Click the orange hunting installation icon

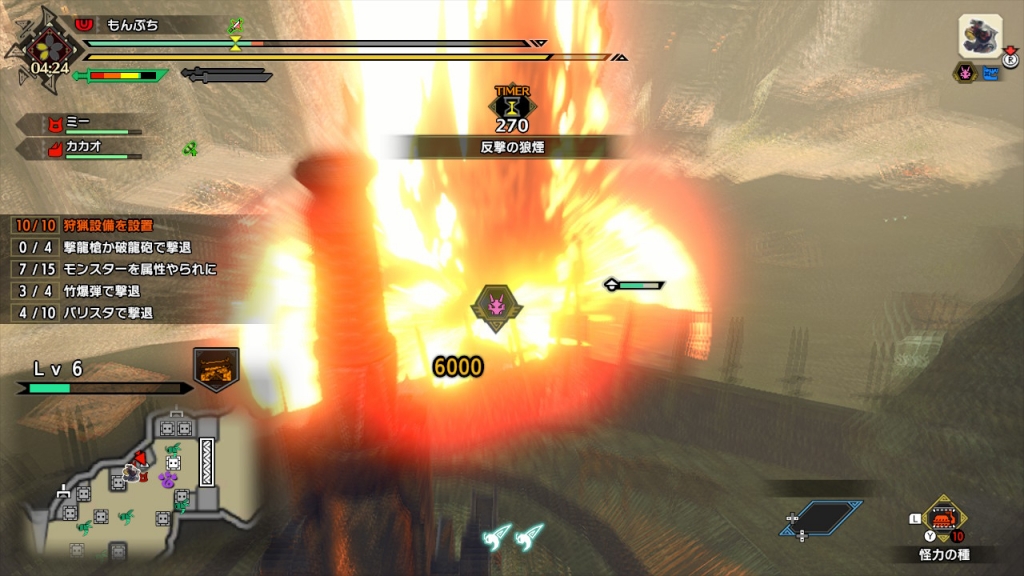click(x=216, y=369)
